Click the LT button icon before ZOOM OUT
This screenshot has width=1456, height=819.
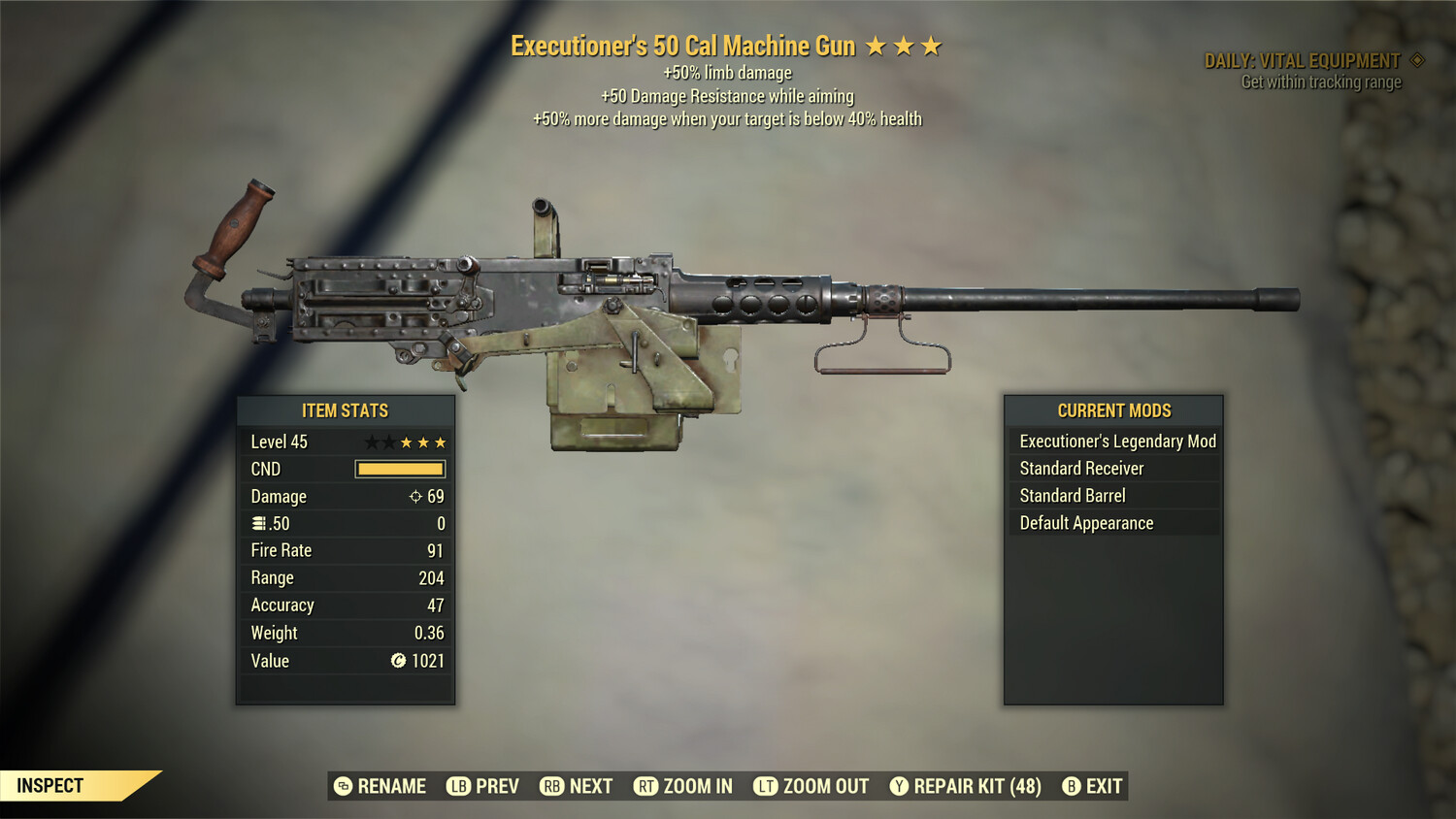765,786
